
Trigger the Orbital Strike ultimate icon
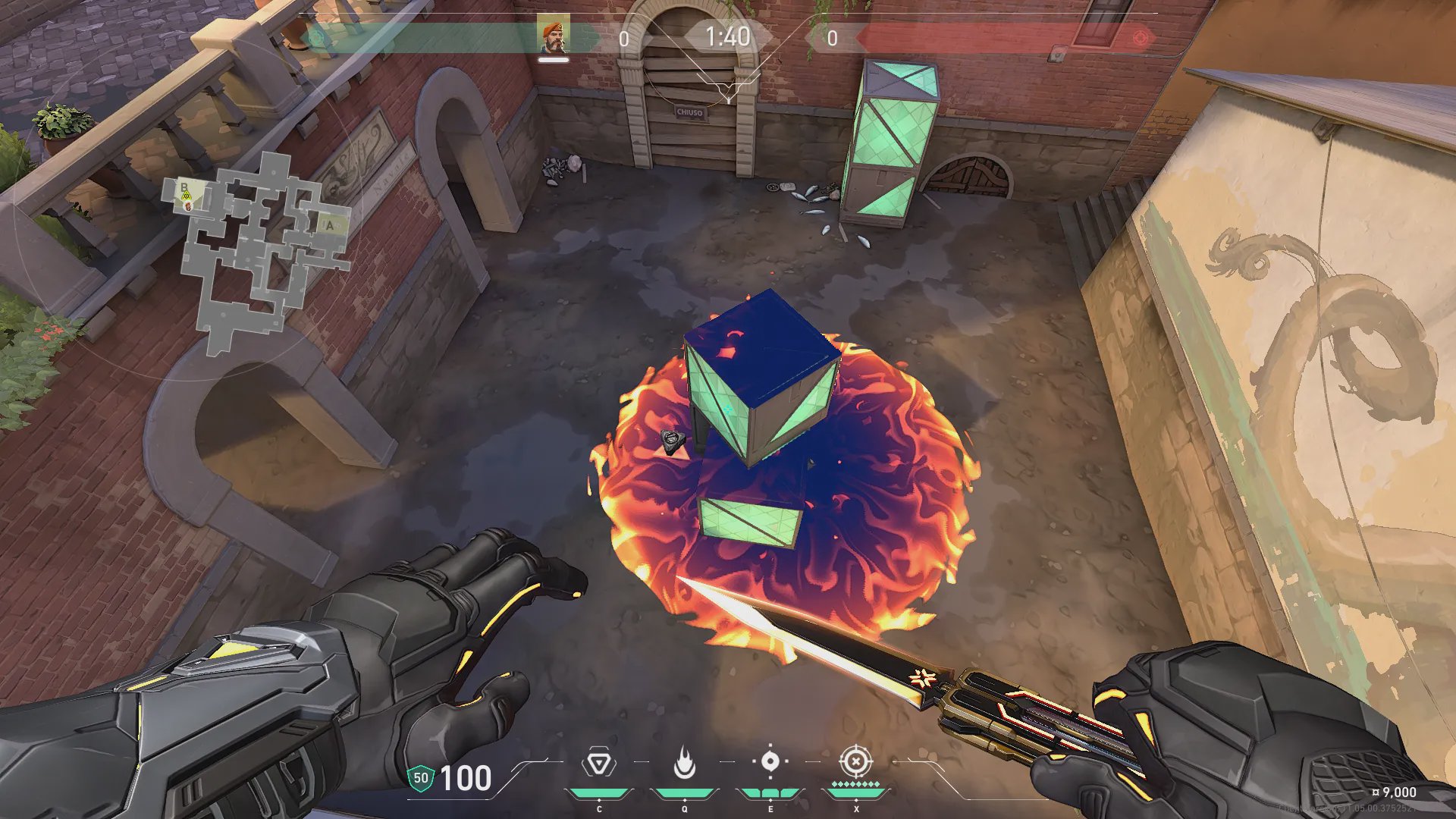[856, 761]
